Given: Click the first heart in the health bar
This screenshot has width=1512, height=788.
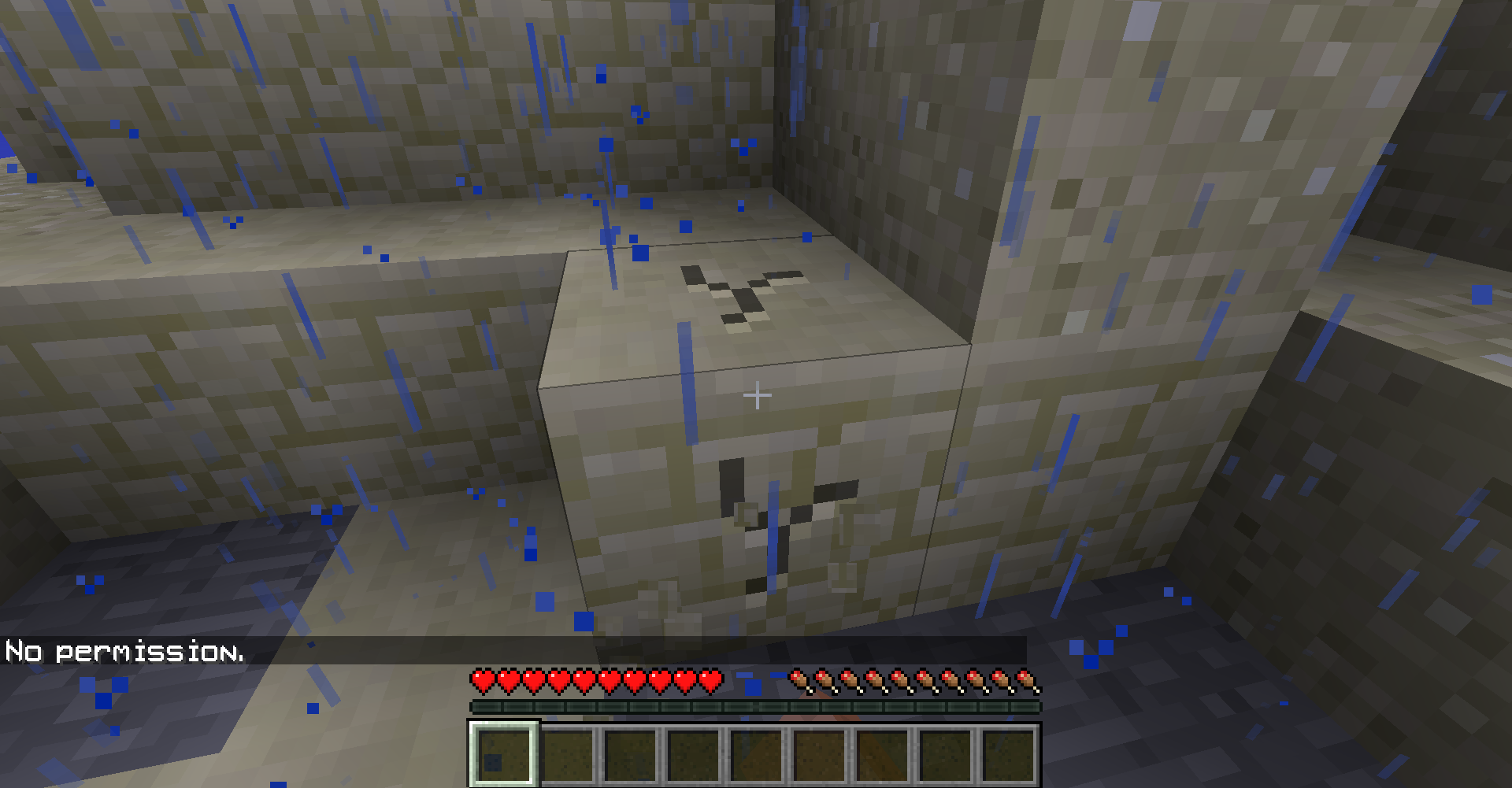Looking at the screenshot, I should point(481,679).
